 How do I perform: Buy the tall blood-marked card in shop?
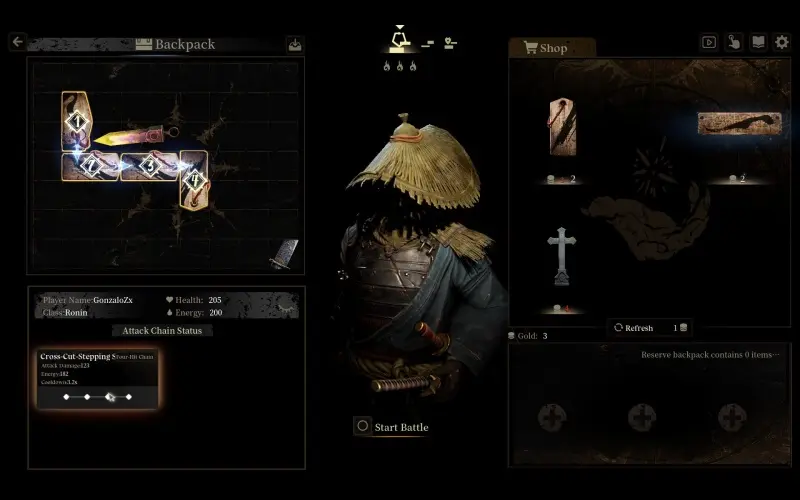click(x=562, y=127)
